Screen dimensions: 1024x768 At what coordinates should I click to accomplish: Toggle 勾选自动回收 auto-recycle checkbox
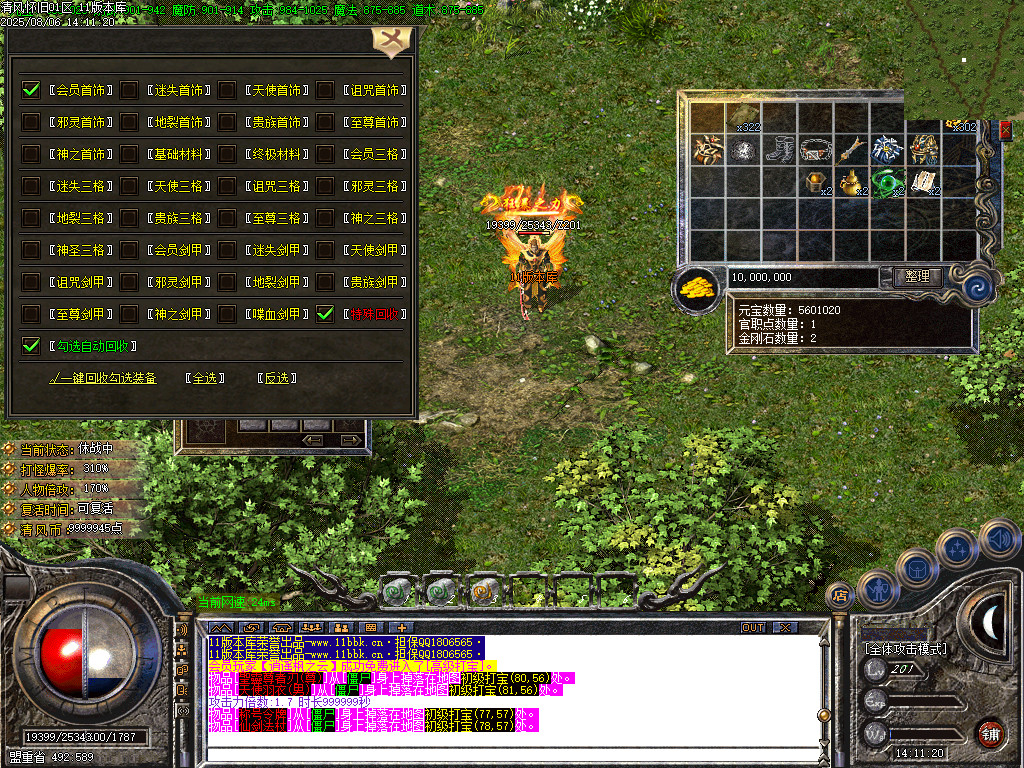tap(31, 346)
